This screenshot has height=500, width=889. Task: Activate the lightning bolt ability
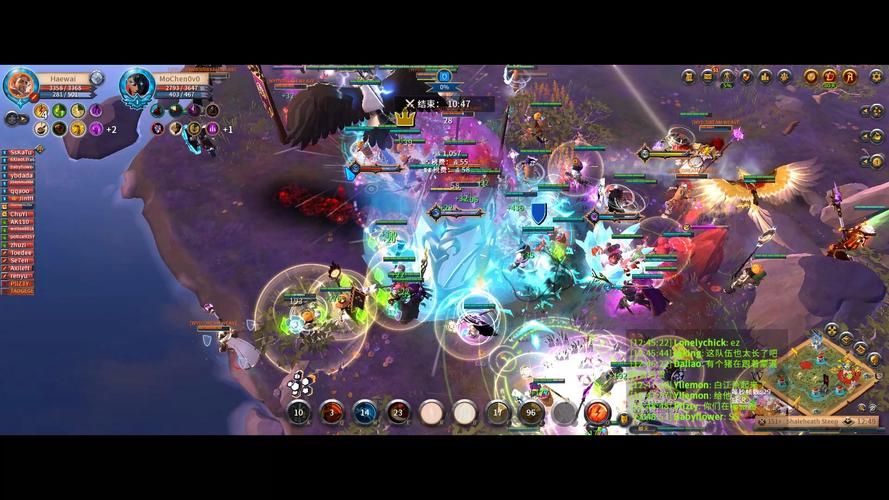pos(597,412)
